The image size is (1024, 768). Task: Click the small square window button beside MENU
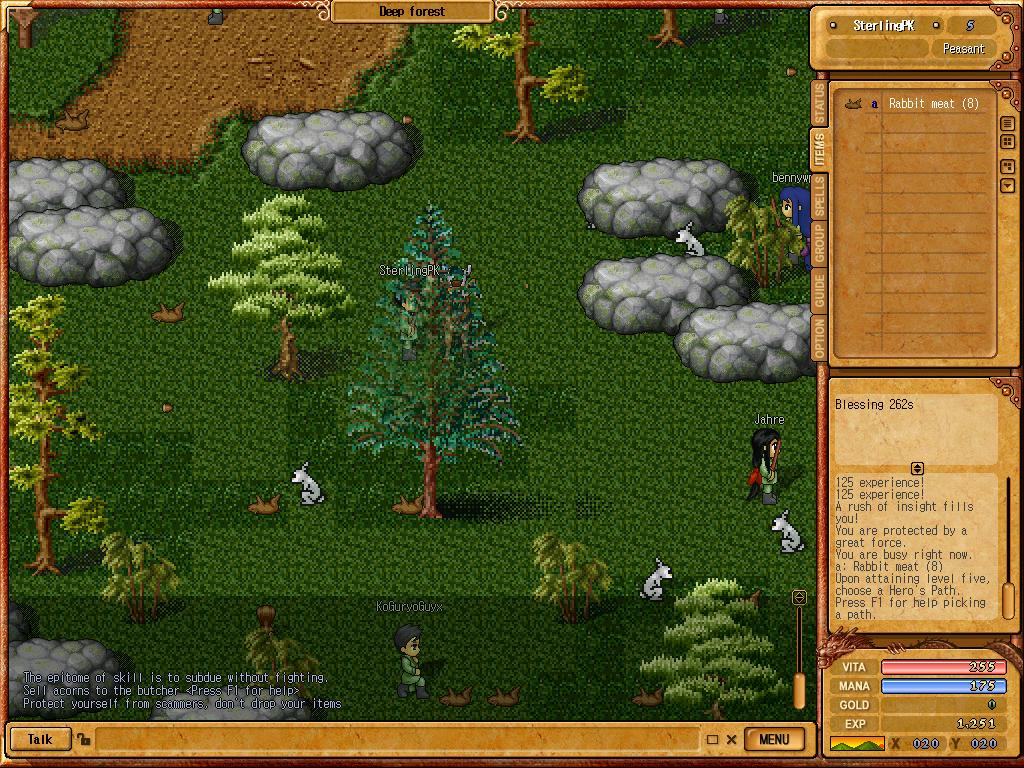pos(712,740)
